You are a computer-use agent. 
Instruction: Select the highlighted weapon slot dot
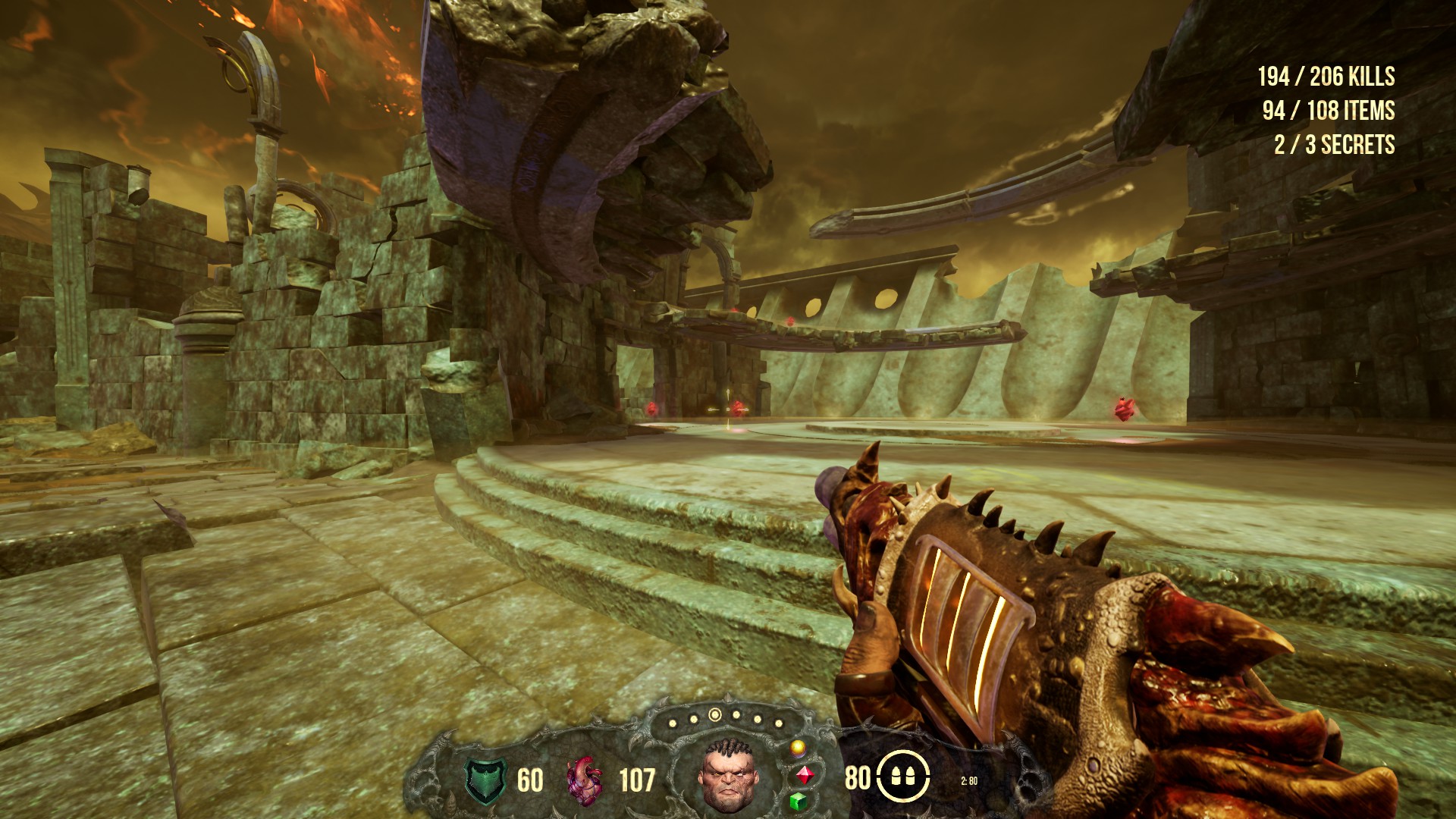coord(714,714)
